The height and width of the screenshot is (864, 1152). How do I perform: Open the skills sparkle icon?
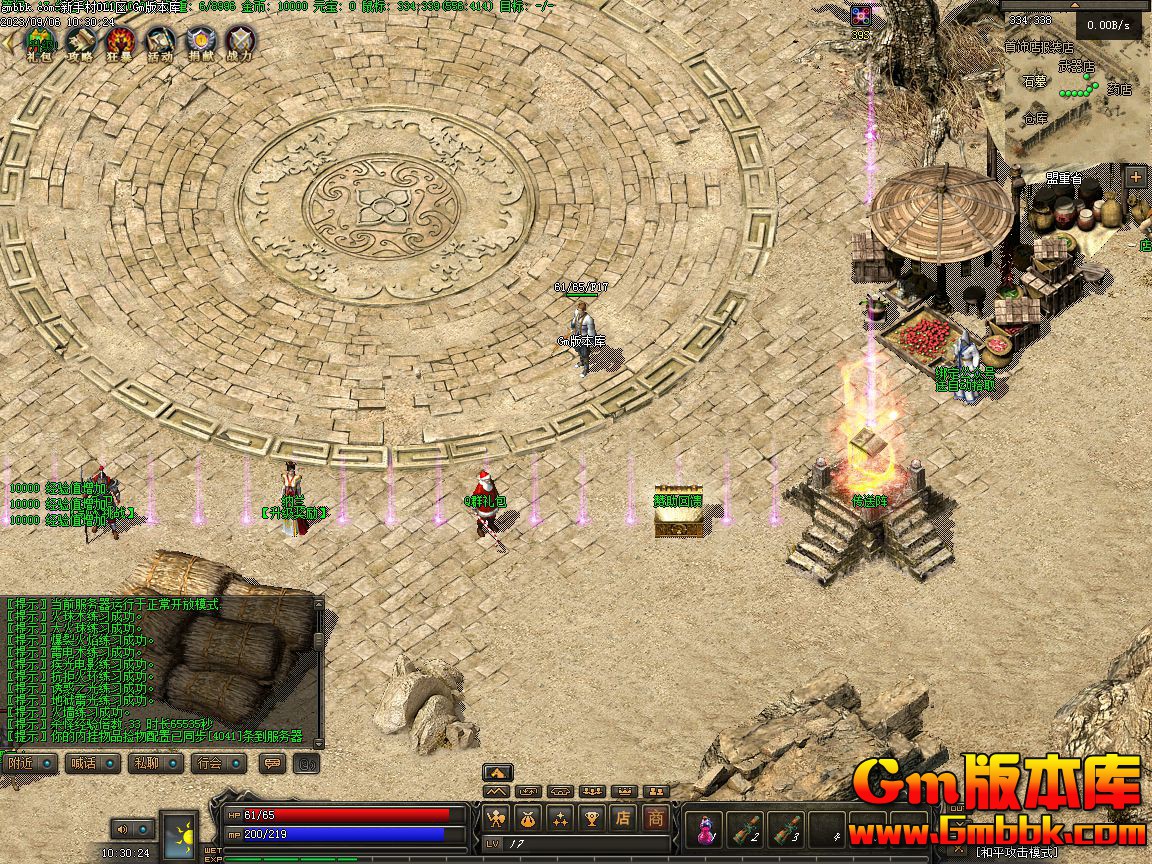pyautogui.click(x=560, y=818)
